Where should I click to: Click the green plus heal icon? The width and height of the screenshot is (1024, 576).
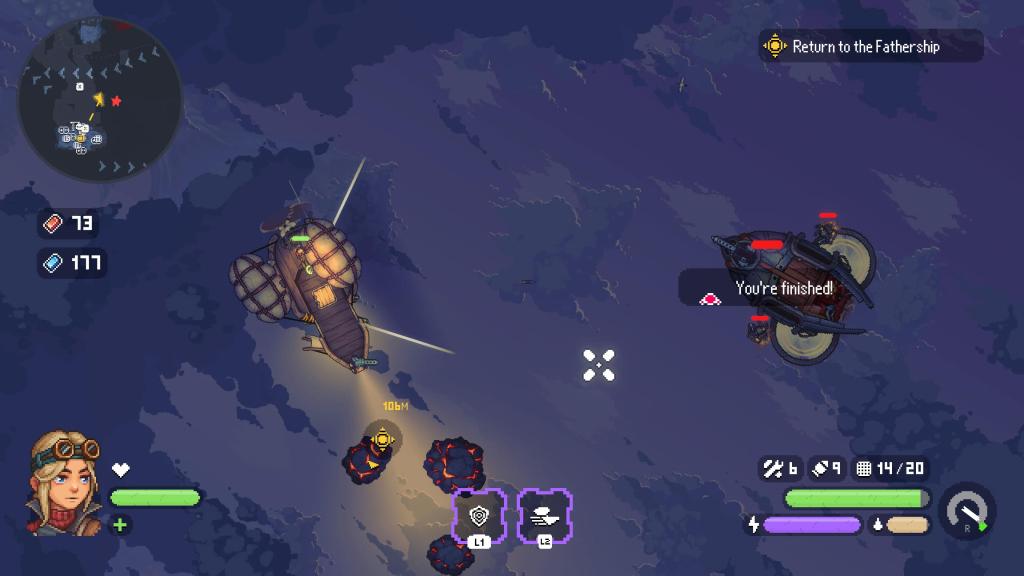(120, 524)
